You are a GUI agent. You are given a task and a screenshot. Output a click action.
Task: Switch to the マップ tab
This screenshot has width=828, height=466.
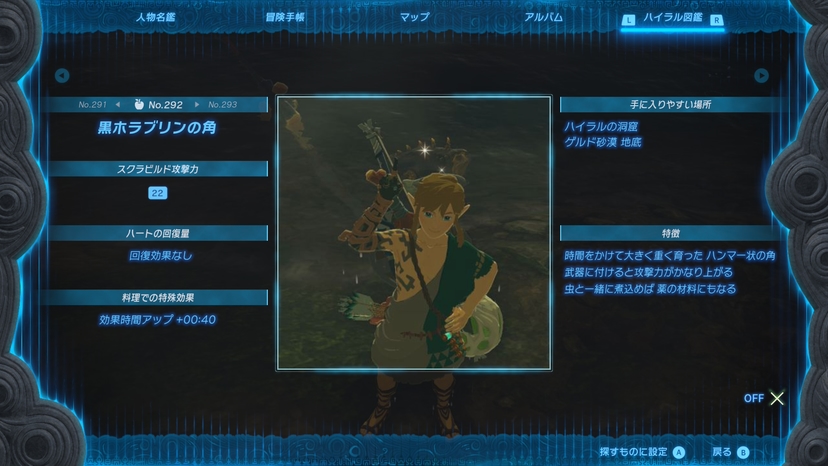414,17
